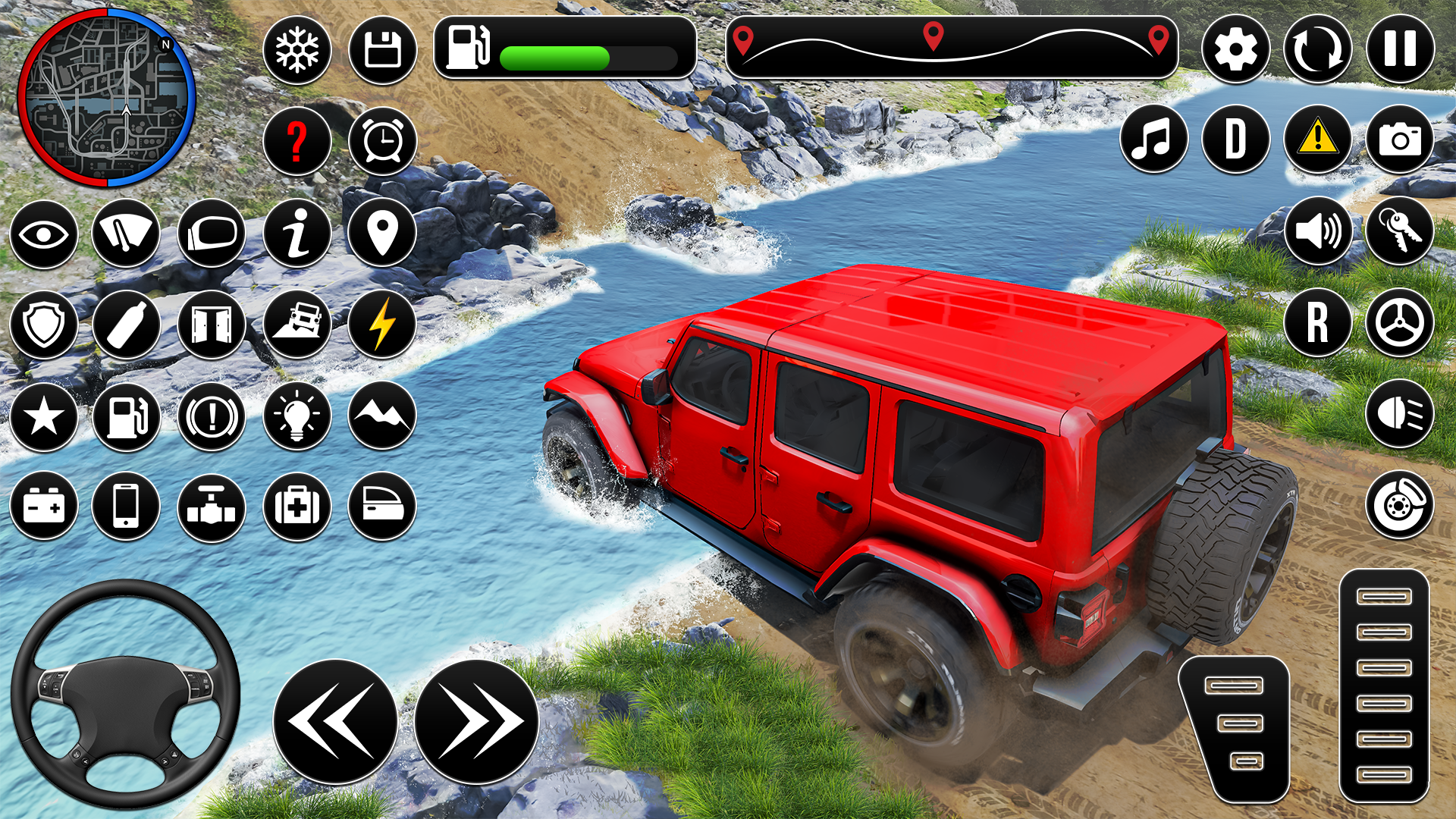
Task: Click the headlights icon
Action: coord(1399,414)
